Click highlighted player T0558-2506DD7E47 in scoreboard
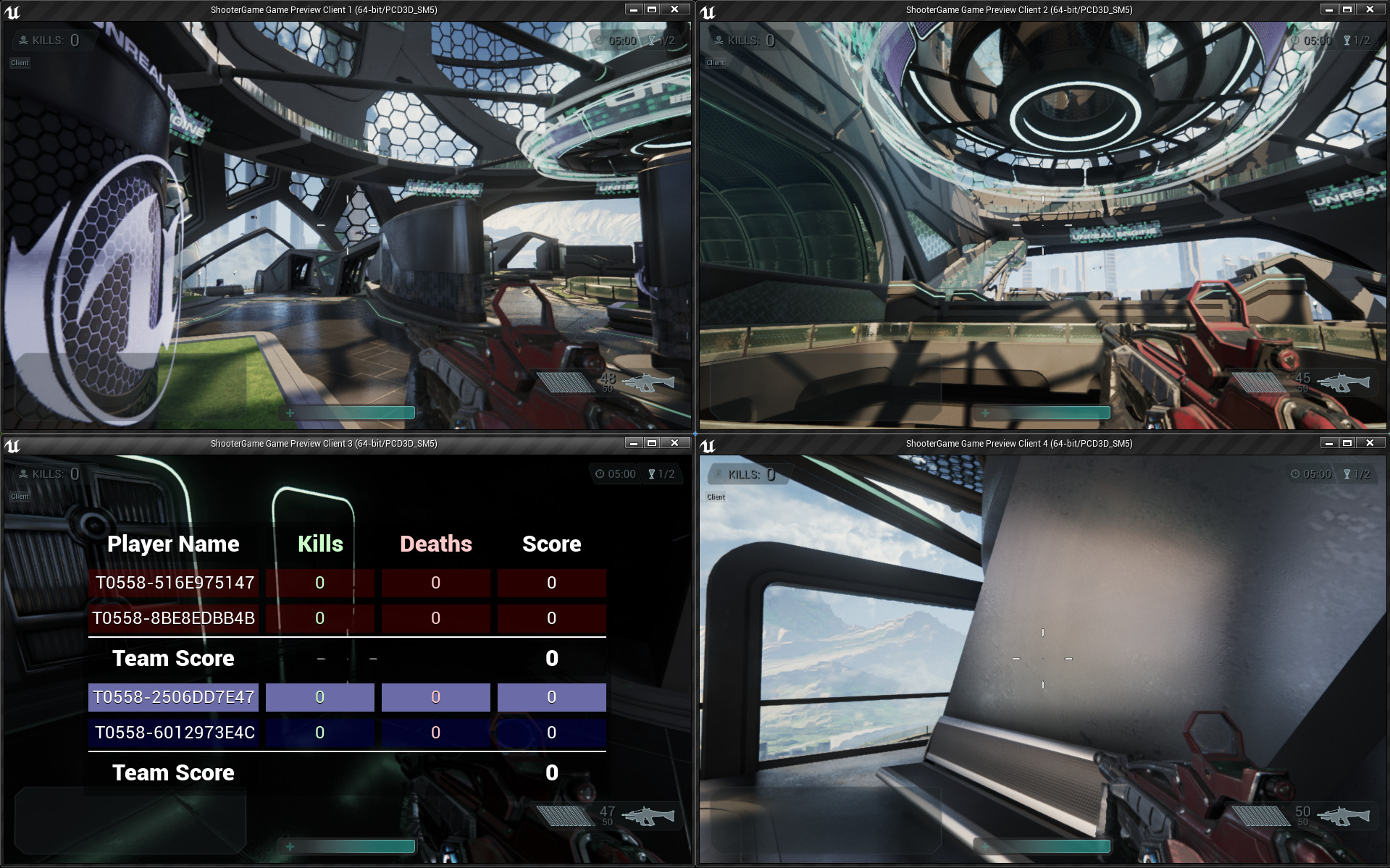The width and height of the screenshot is (1390, 868). click(174, 697)
